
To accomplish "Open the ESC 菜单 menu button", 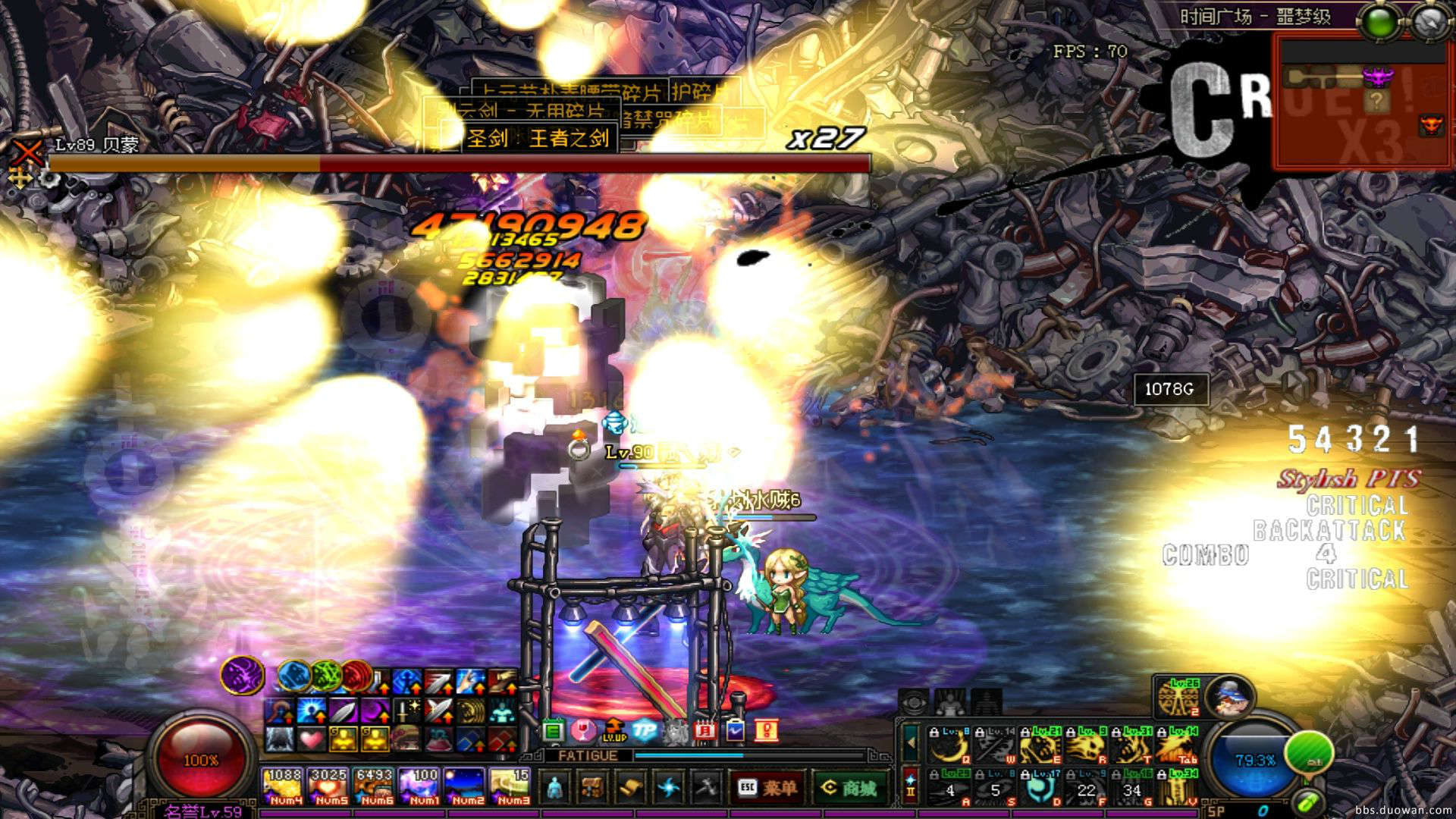I will (767, 788).
